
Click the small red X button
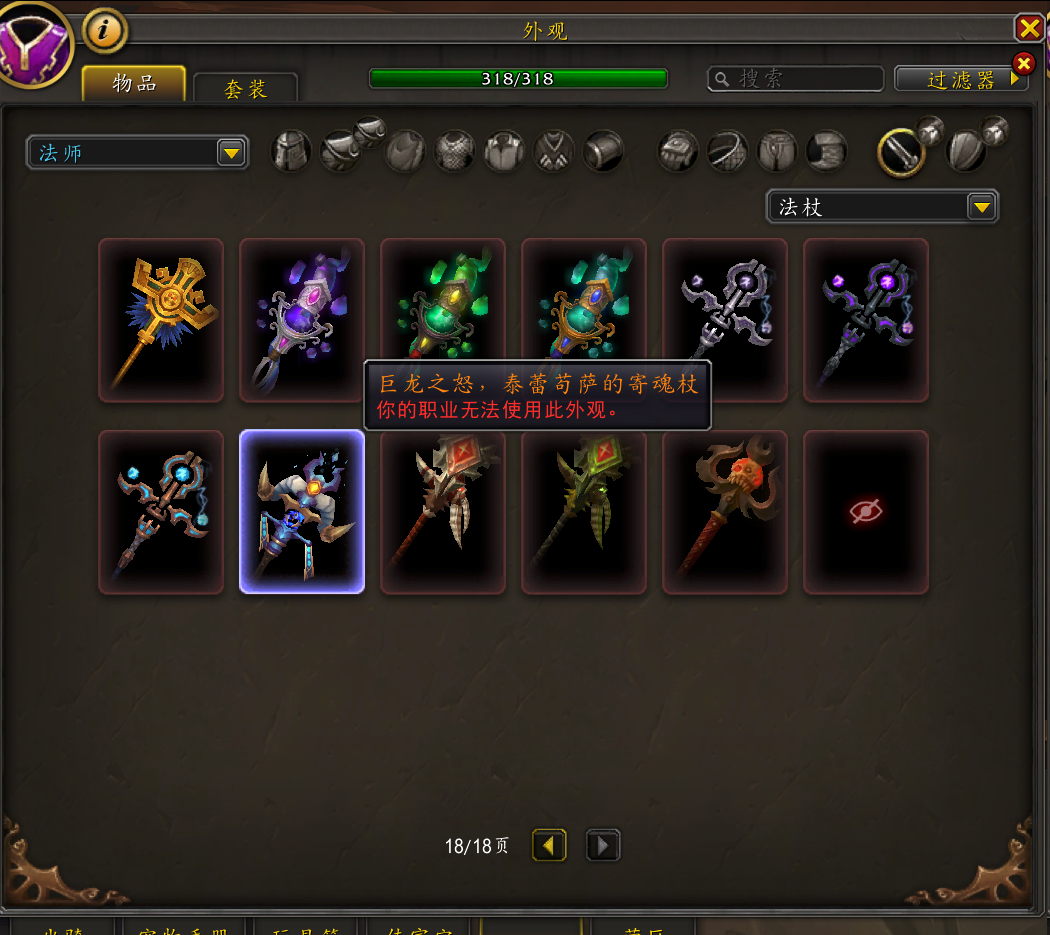(x=1023, y=64)
